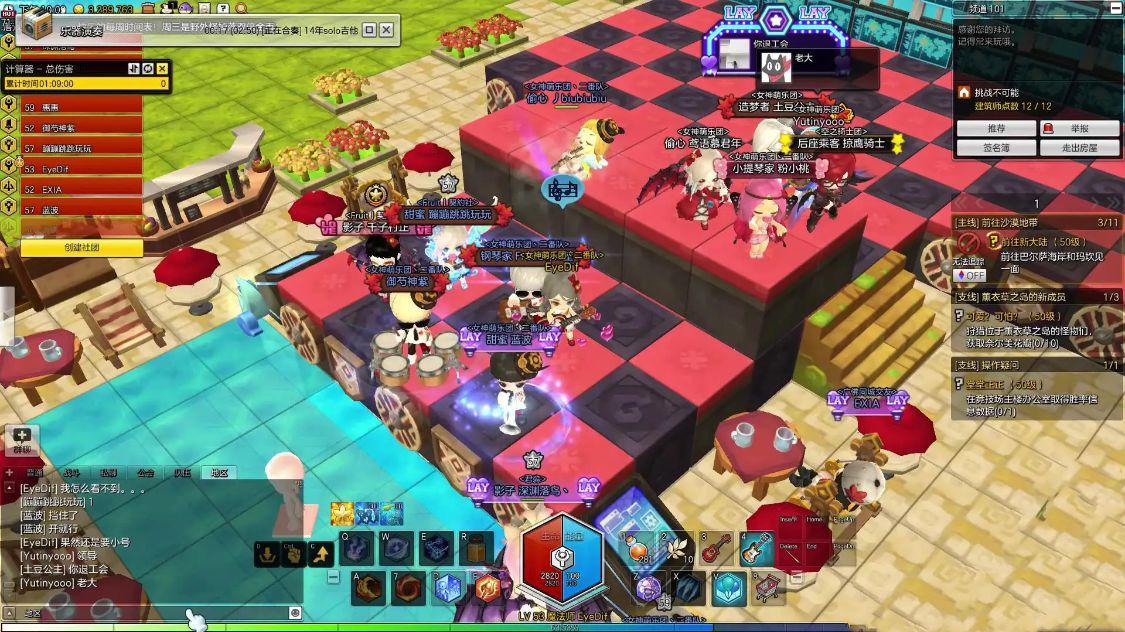The height and width of the screenshot is (632, 1125).
Task: Toggle the quest tracking OFF switch
Action: coord(970,275)
